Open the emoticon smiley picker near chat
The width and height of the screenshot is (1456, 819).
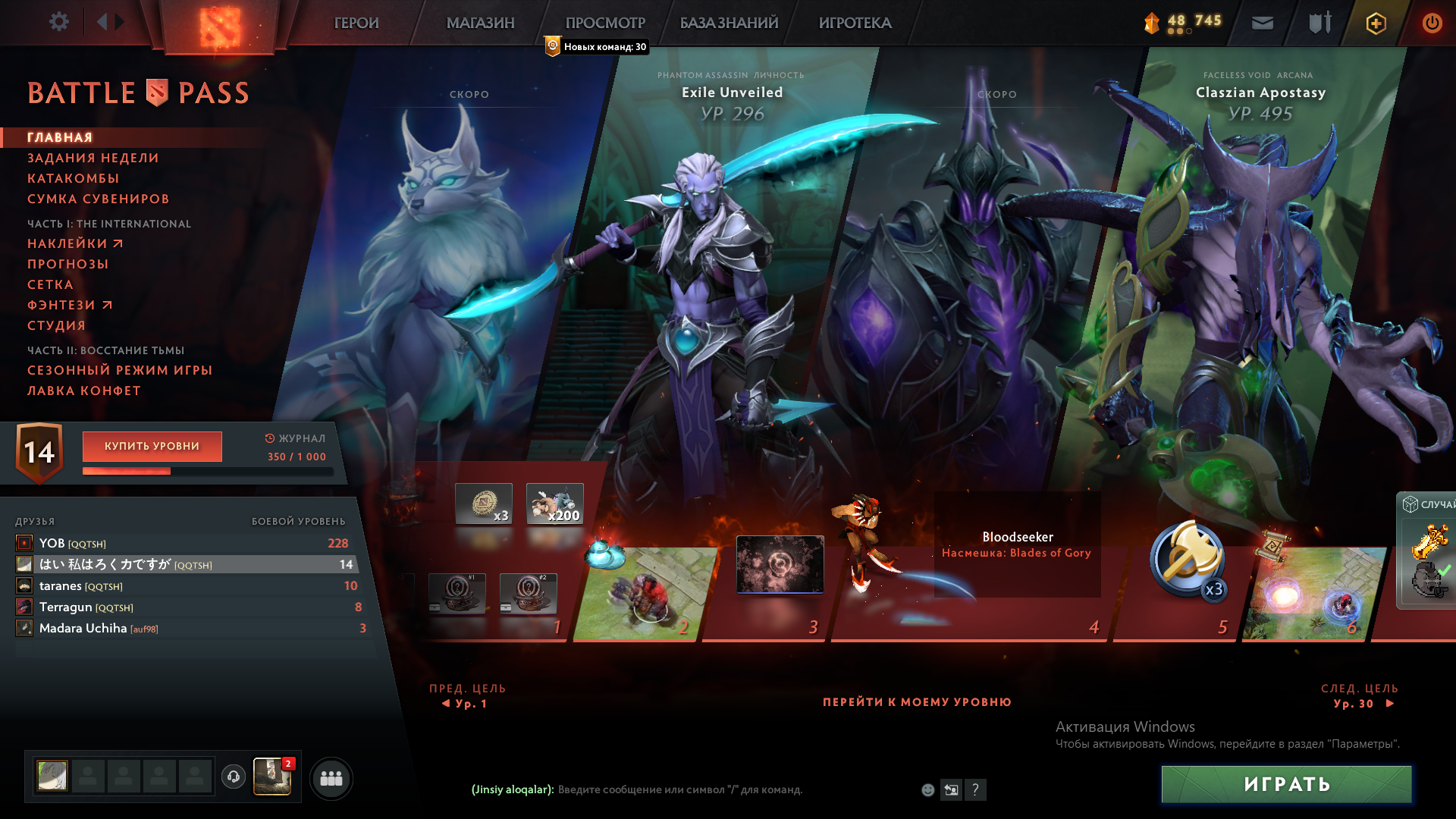click(927, 789)
